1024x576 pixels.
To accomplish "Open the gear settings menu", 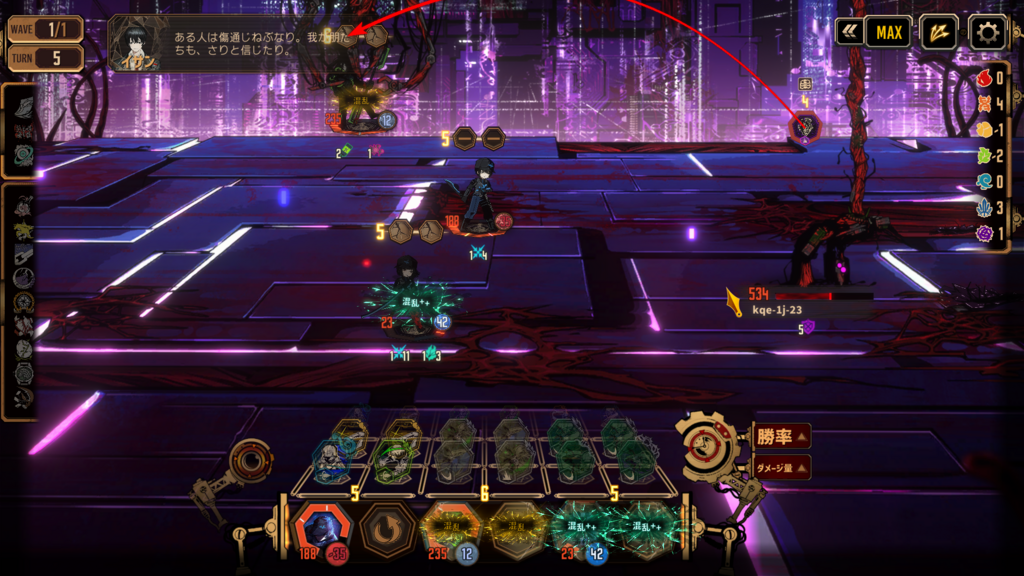I will coord(988,32).
